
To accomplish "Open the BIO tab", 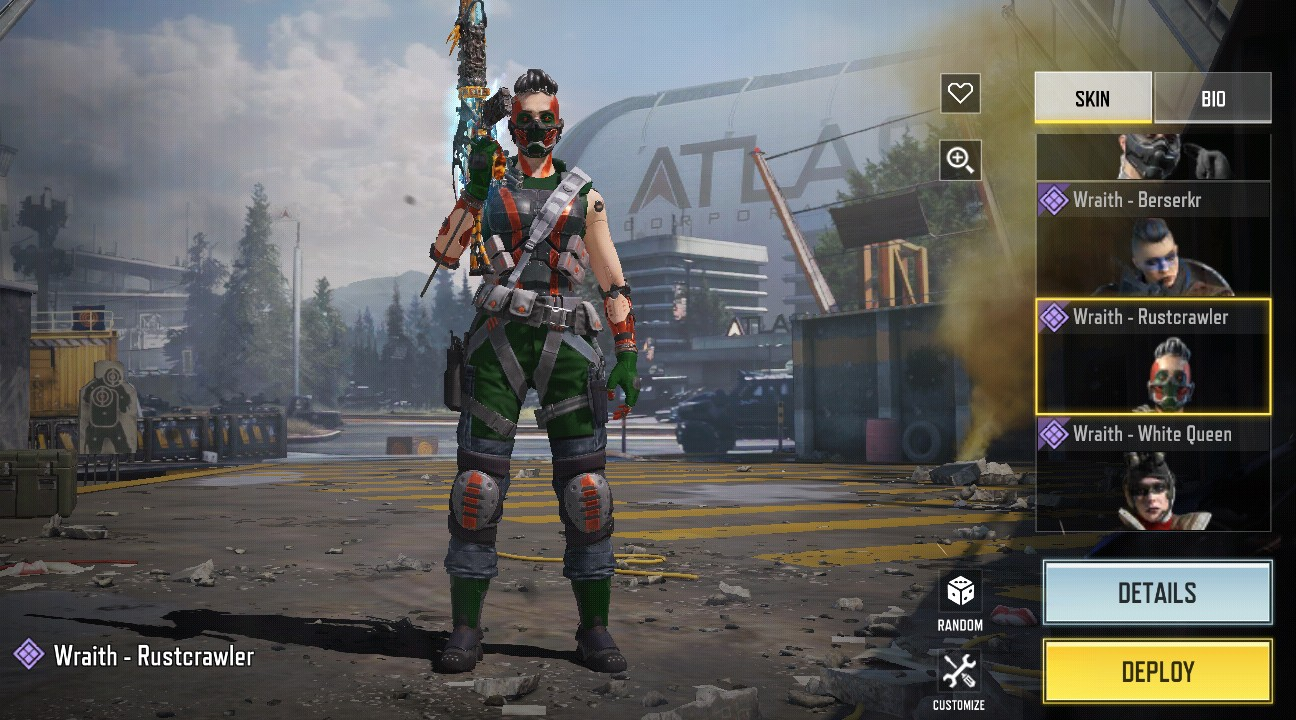I will click(x=1212, y=98).
